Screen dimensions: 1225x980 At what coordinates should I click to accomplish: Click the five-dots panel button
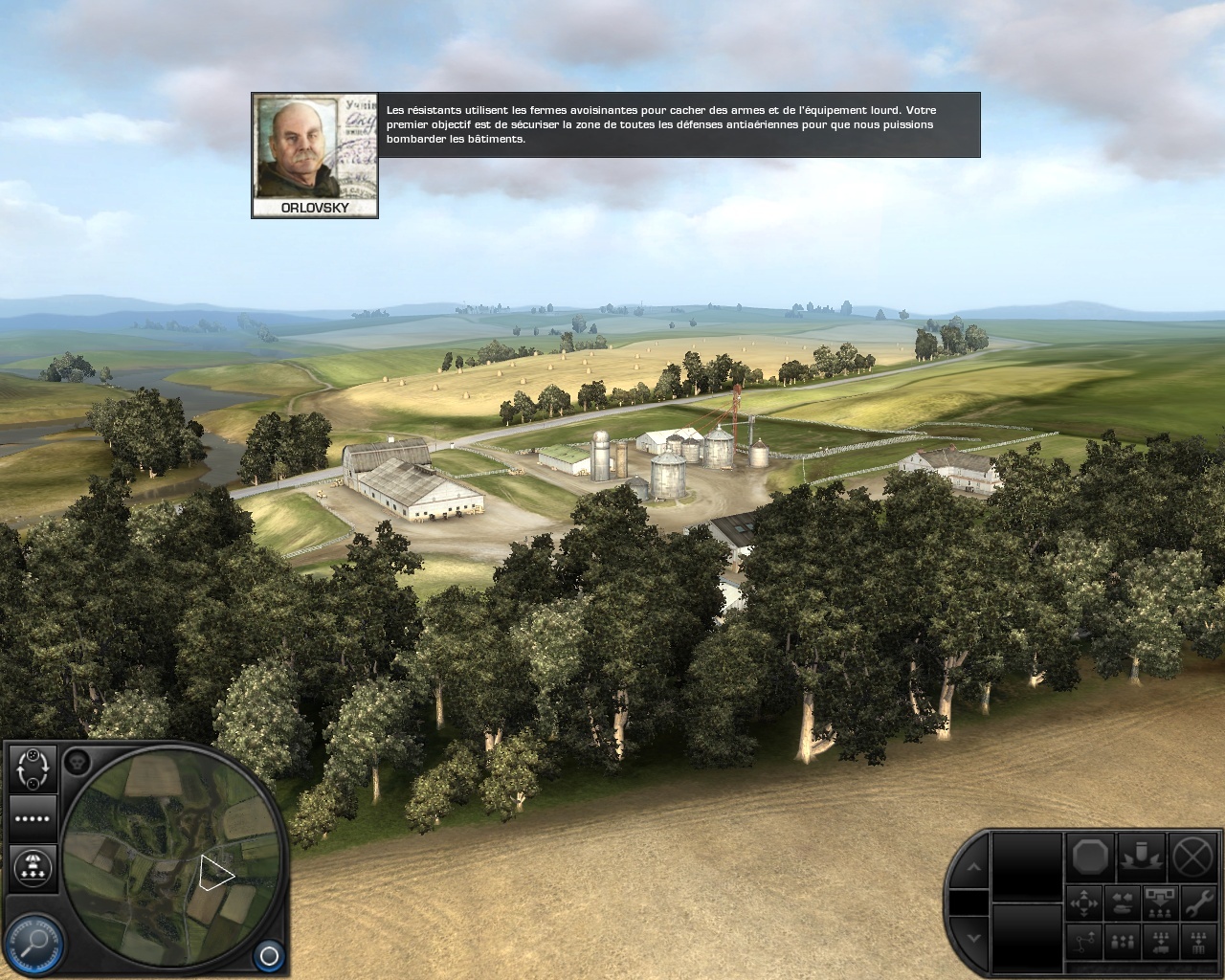(x=33, y=818)
